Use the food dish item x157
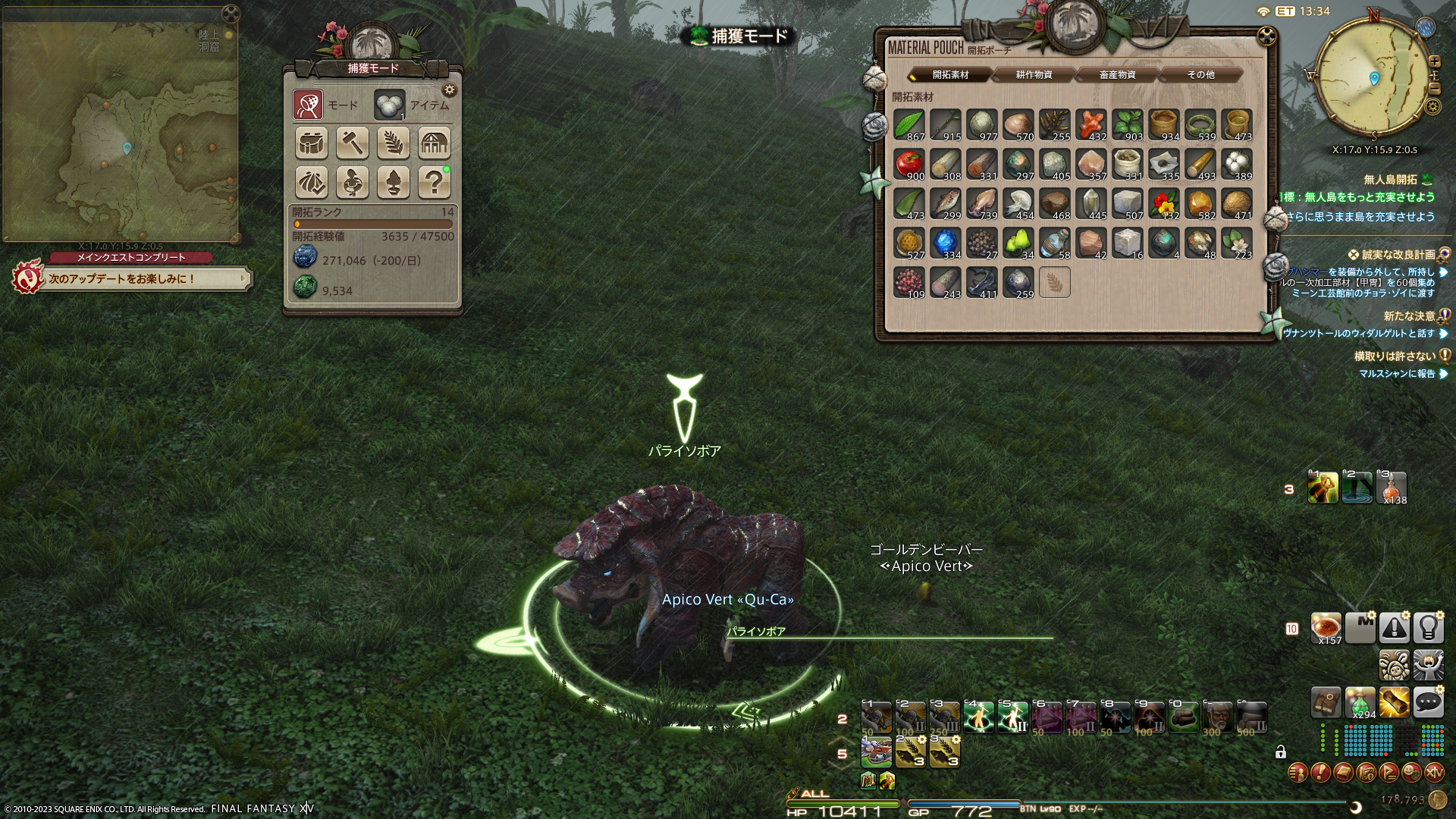The width and height of the screenshot is (1456, 819). click(x=1326, y=628)
